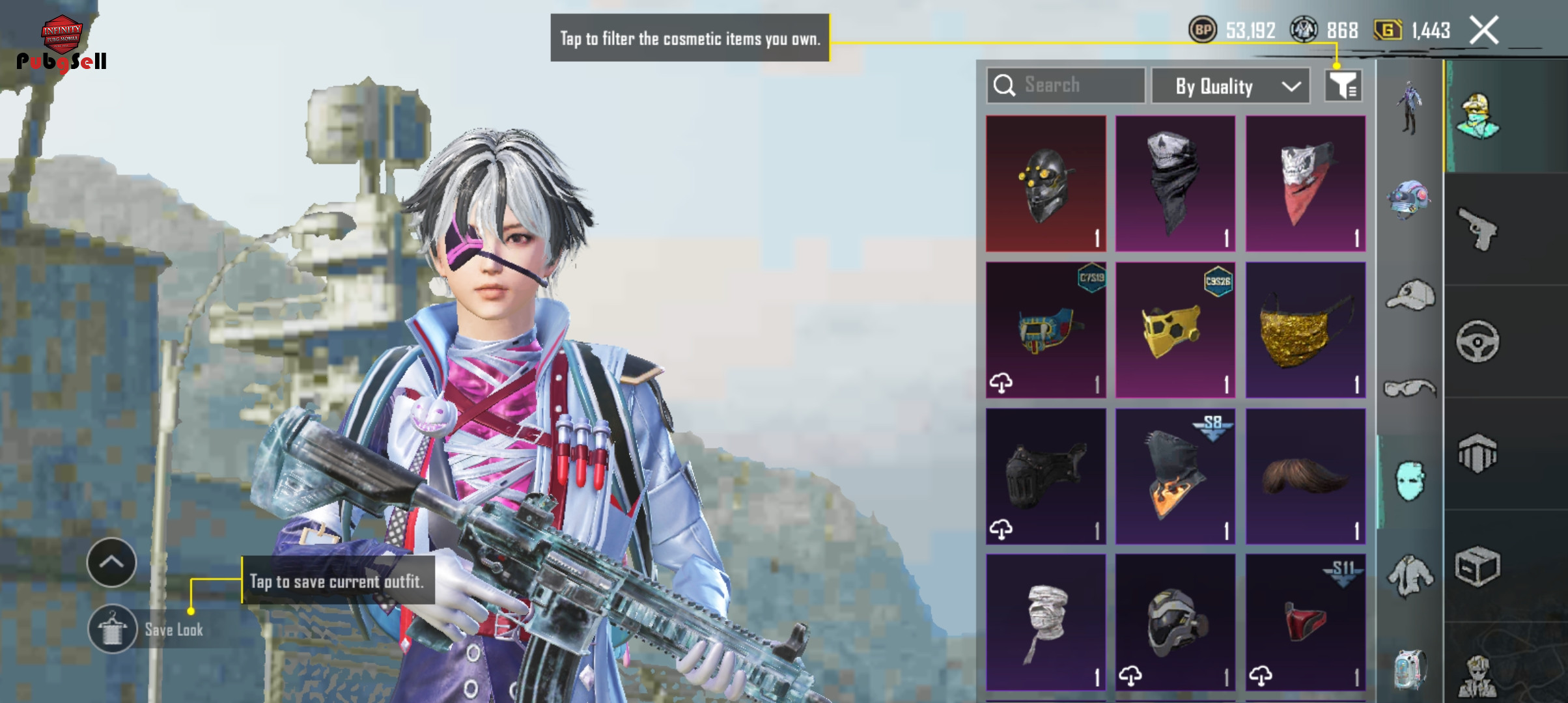
Task: Pick the yellow C3S26 mask
Action: pos(1175,329)
